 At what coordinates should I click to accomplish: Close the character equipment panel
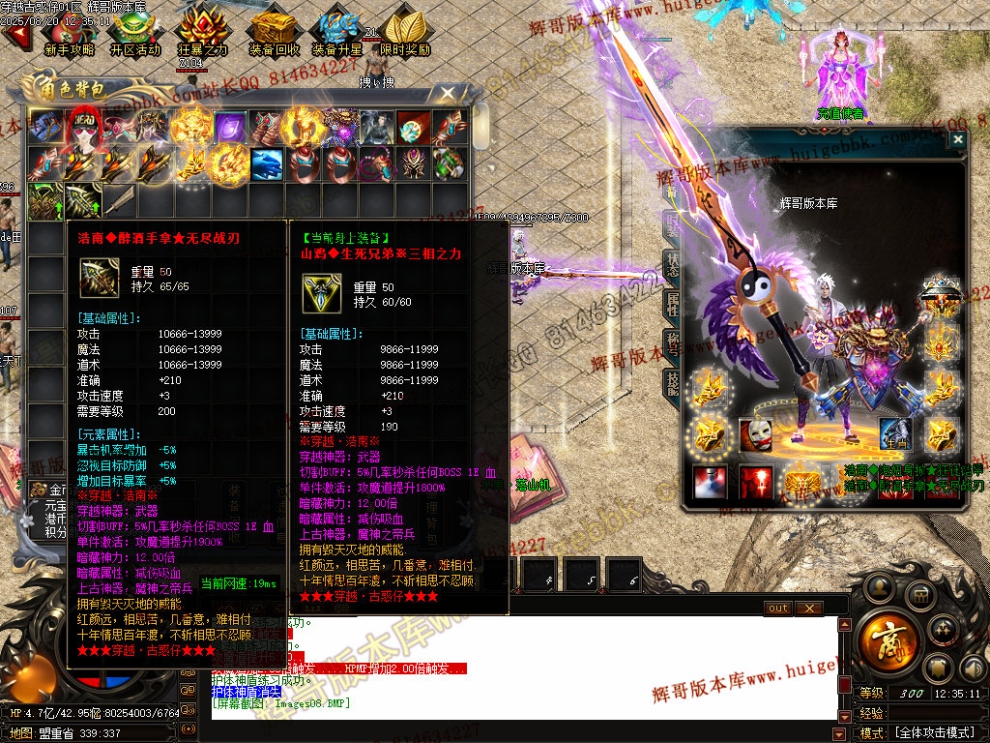pos(957,141)
